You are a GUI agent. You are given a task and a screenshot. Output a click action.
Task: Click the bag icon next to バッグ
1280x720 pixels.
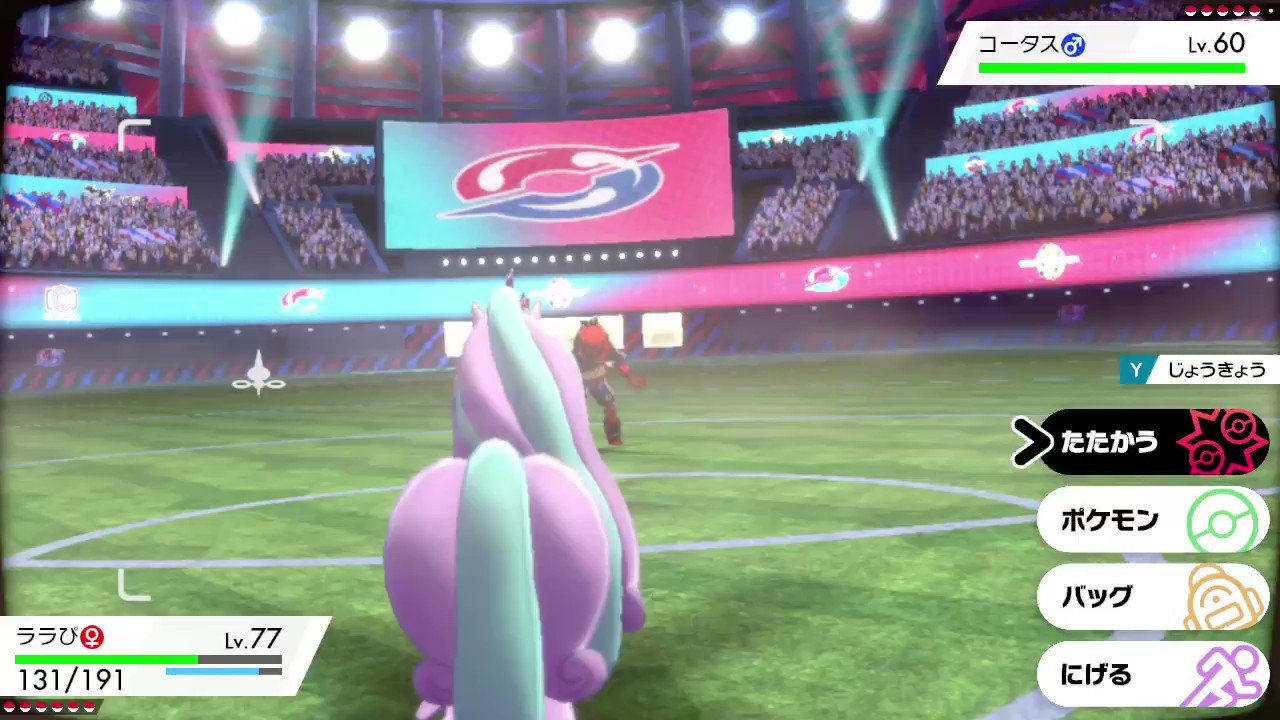(1221, 597)
